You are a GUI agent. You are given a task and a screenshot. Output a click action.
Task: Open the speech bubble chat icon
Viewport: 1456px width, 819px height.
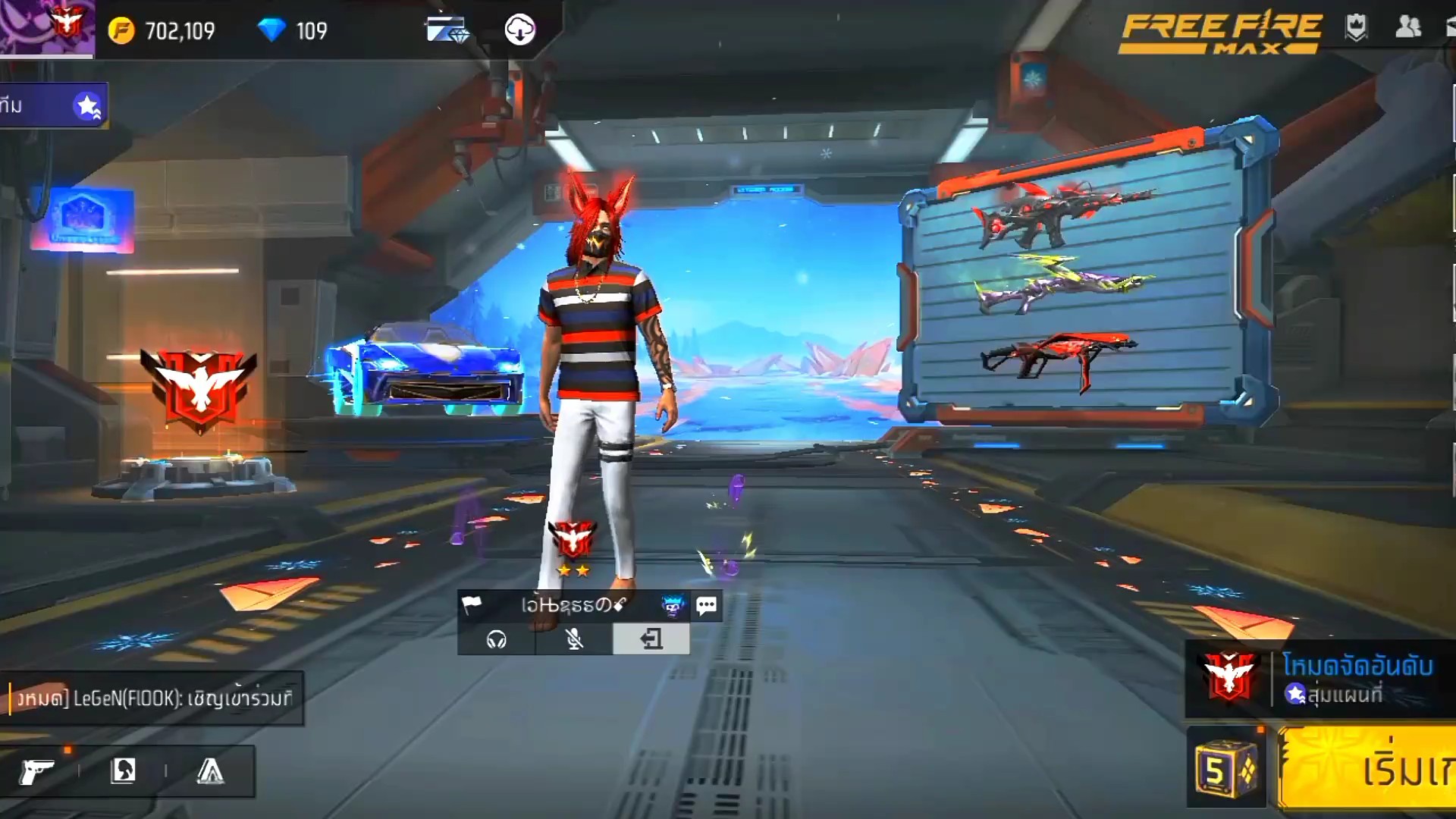(706, 605)
